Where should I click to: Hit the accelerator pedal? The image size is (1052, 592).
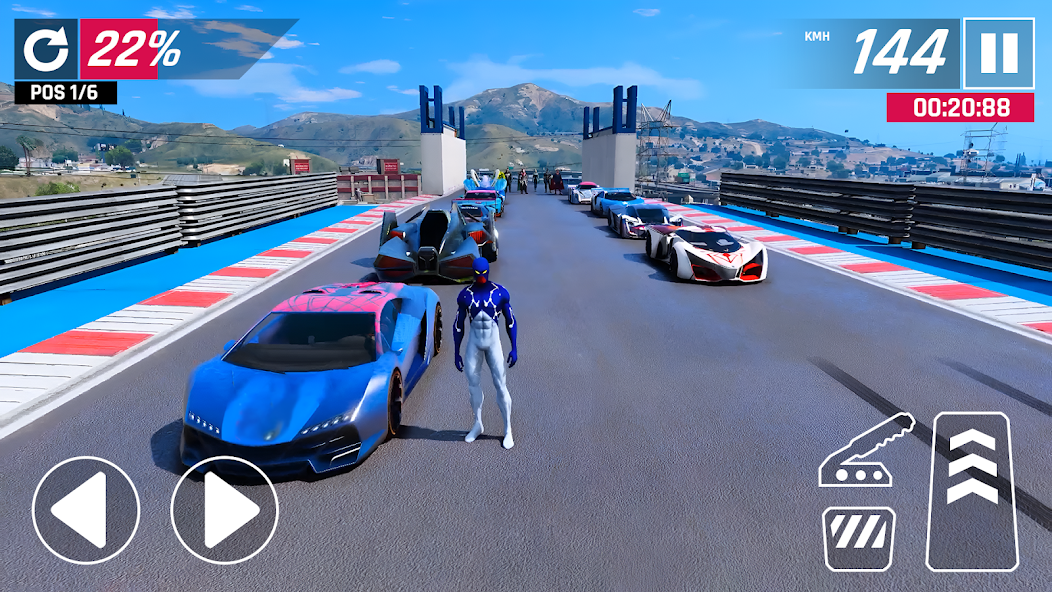point(972,490)
